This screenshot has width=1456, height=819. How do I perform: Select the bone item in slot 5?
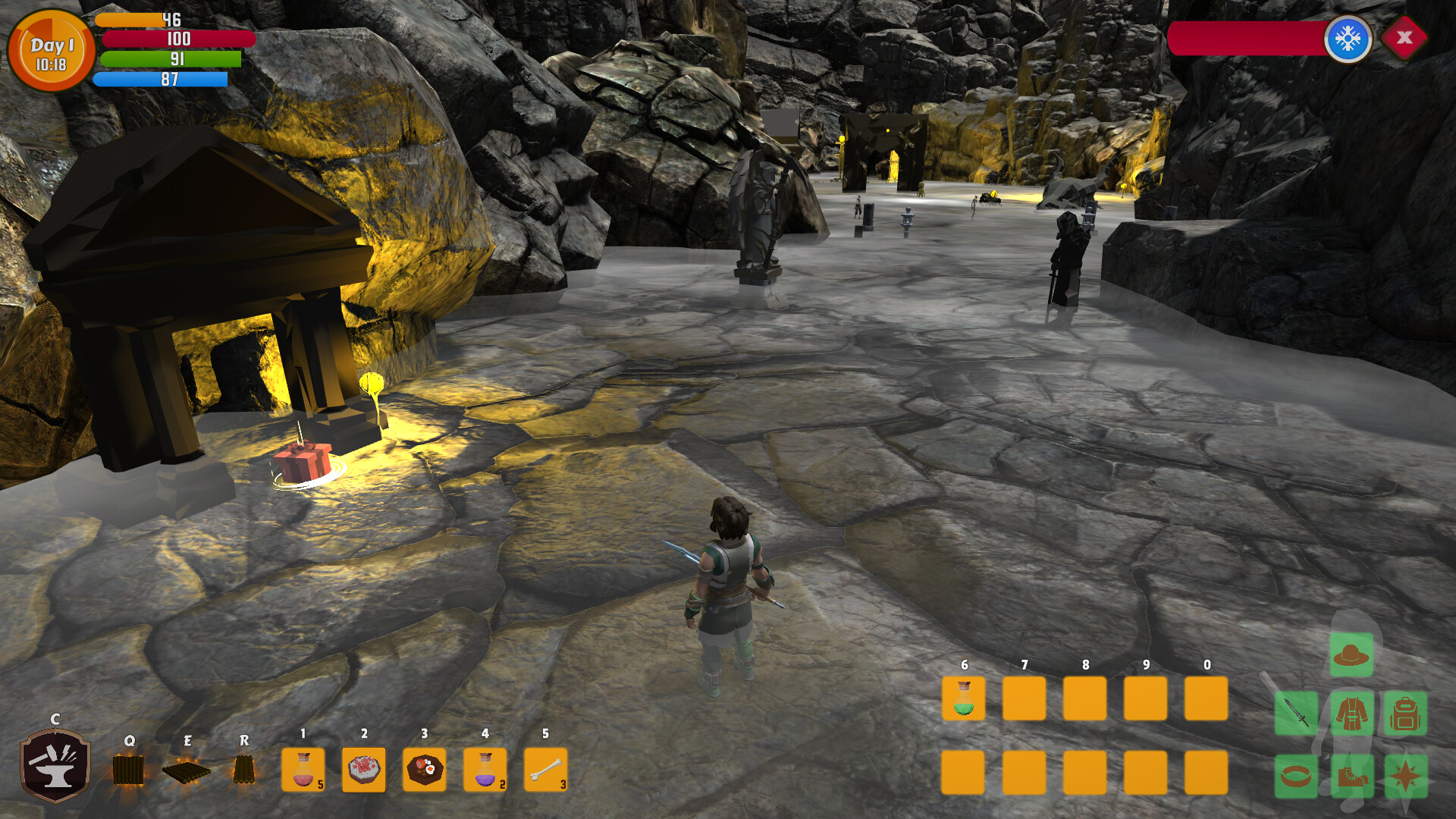[x=546, y=770]
